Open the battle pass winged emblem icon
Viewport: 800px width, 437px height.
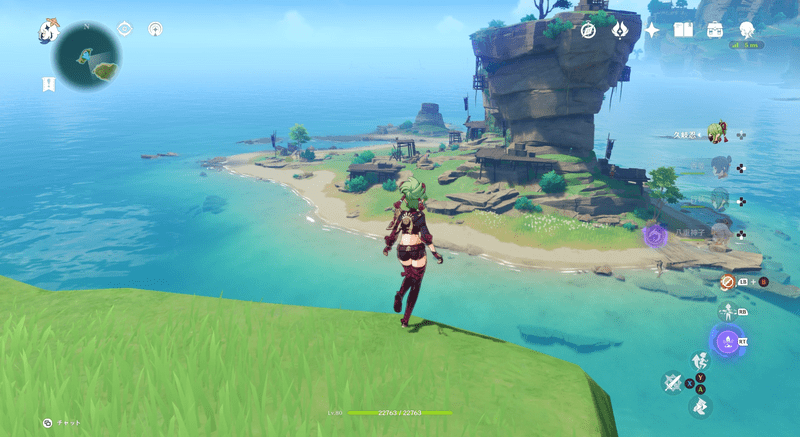[620, 30]
